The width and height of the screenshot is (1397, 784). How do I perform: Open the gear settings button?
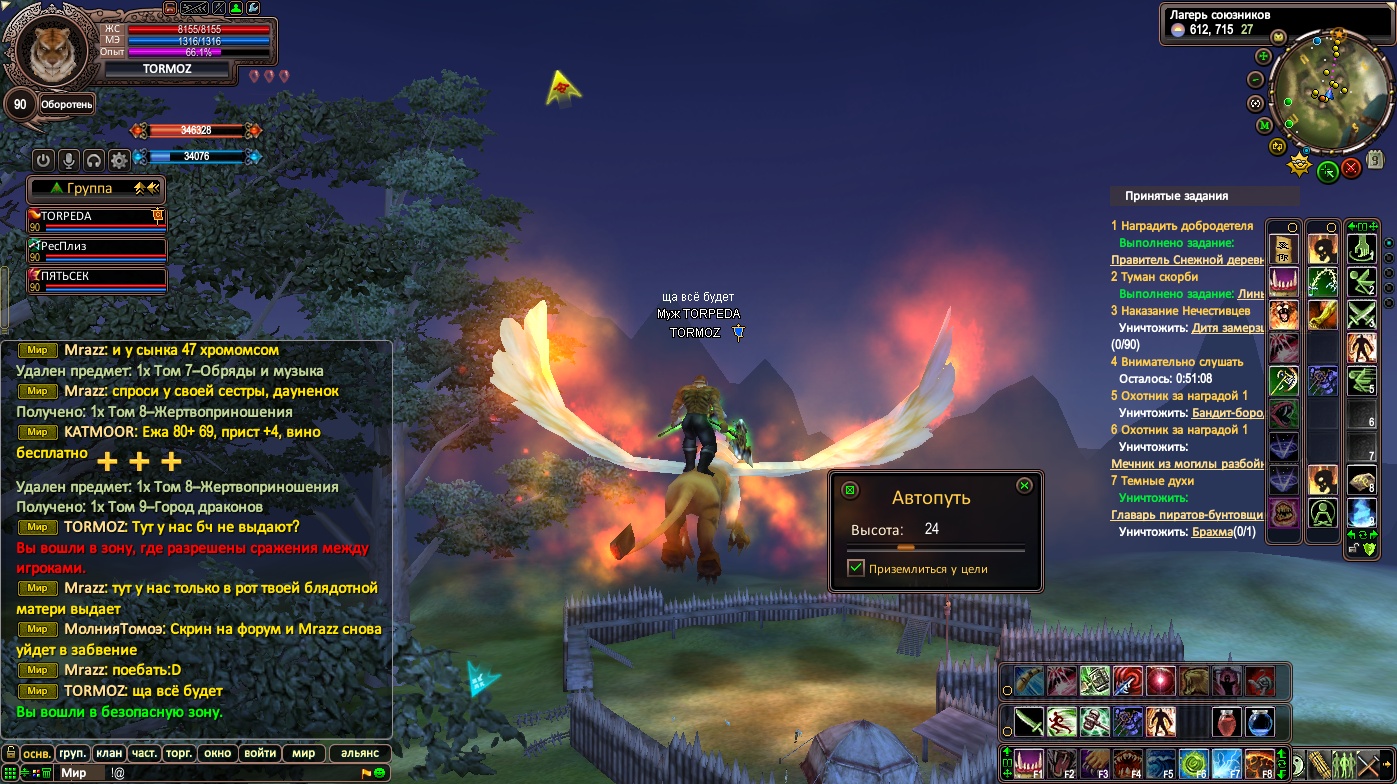coord(119,160)
